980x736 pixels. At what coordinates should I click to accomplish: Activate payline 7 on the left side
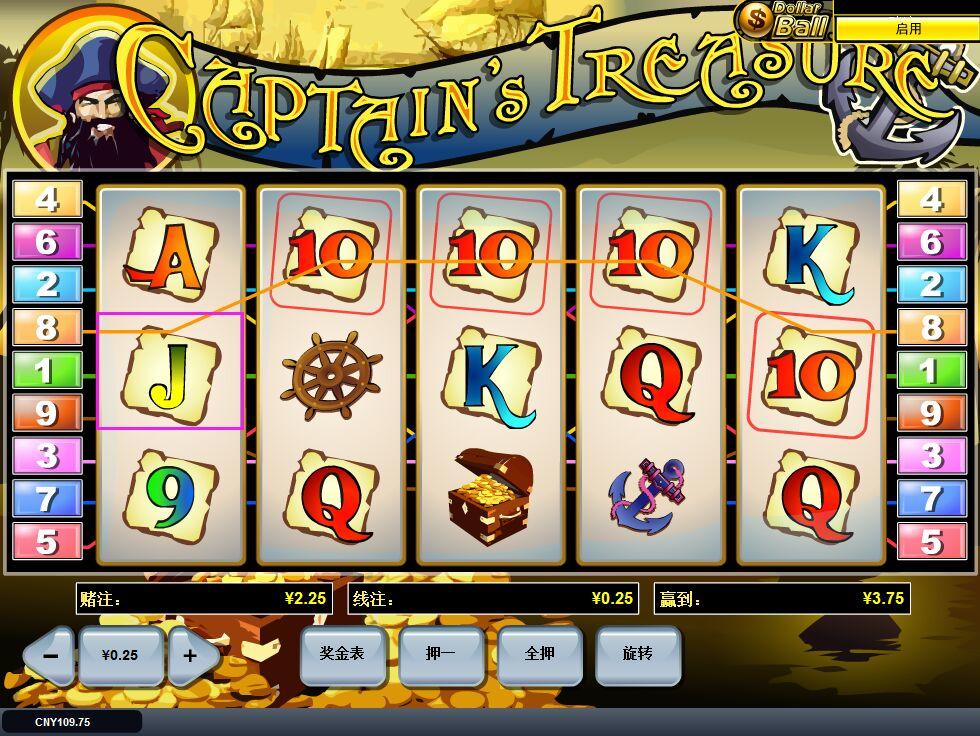pyautogui.click(x=47, y=499)
